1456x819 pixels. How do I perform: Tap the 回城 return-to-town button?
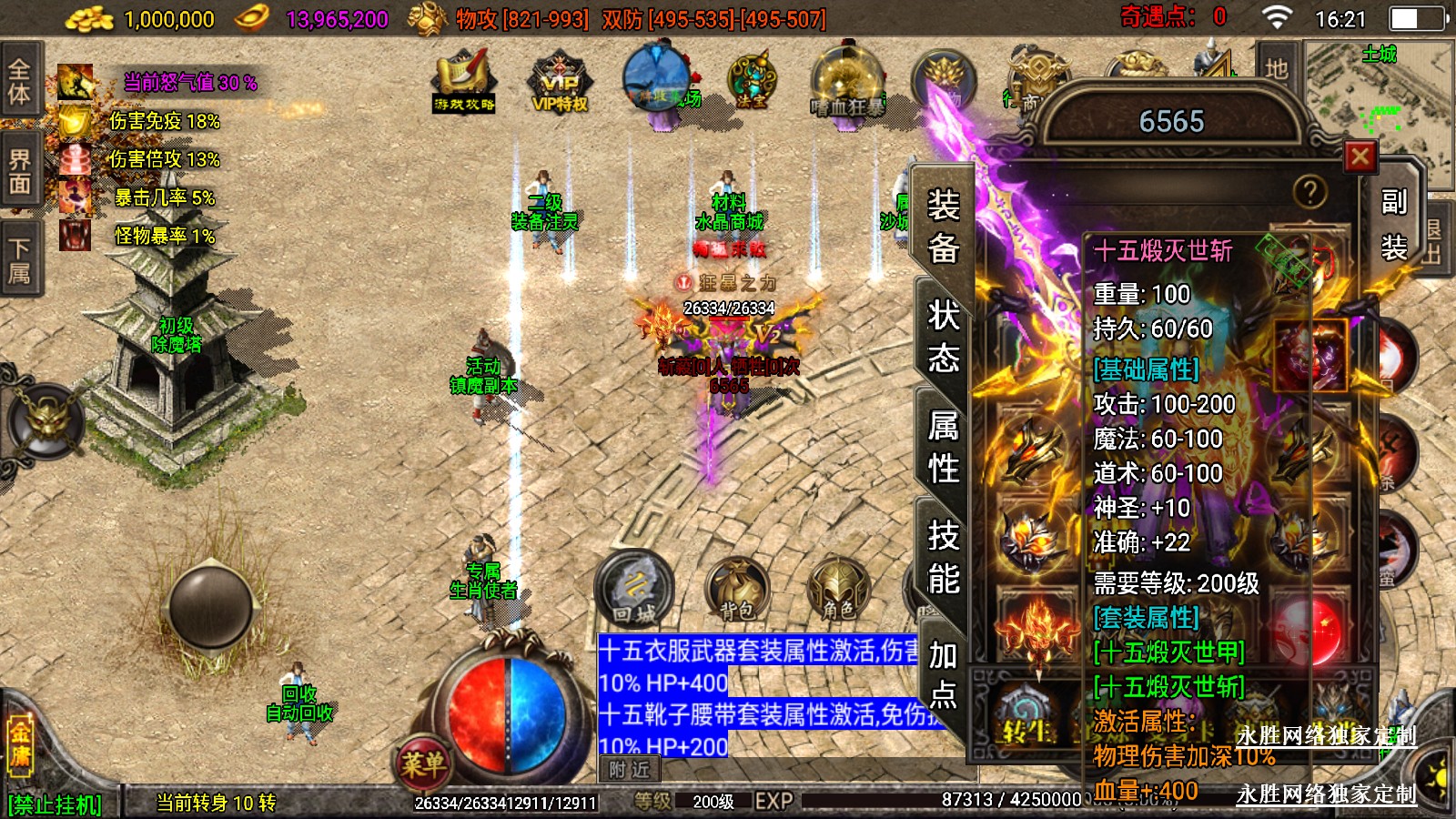634,589
